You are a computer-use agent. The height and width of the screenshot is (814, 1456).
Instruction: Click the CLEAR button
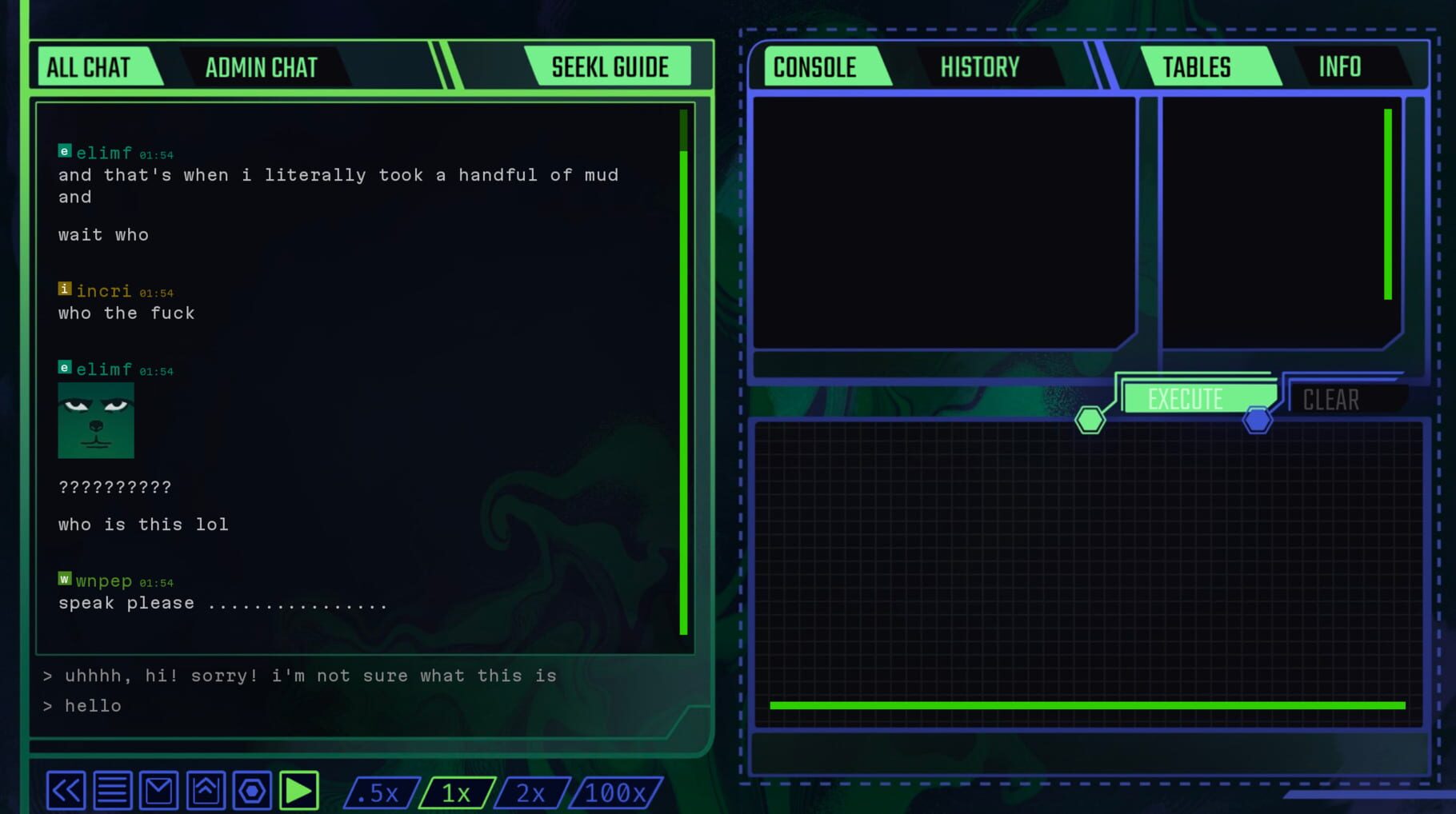tap(1330, 399)
